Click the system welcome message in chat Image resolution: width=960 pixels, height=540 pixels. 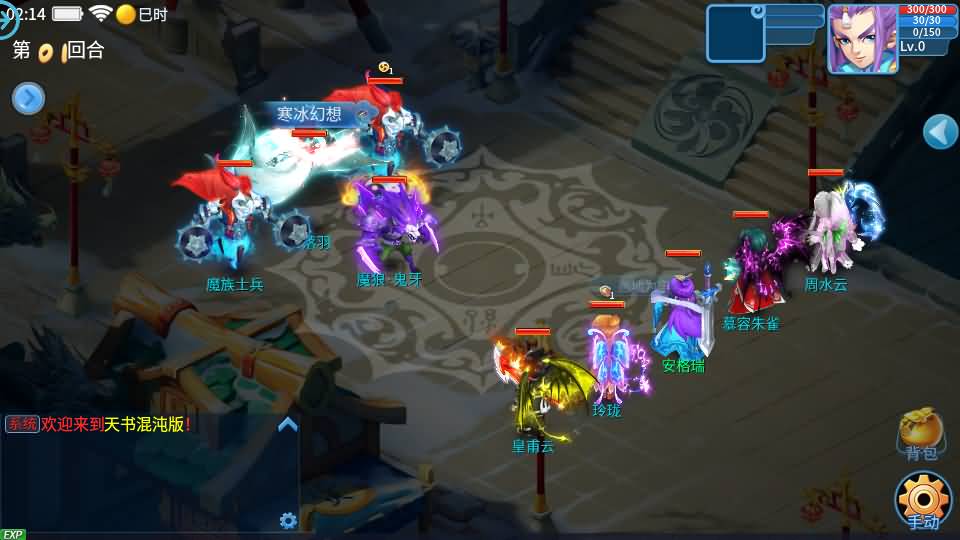click(x=98, y=424)
